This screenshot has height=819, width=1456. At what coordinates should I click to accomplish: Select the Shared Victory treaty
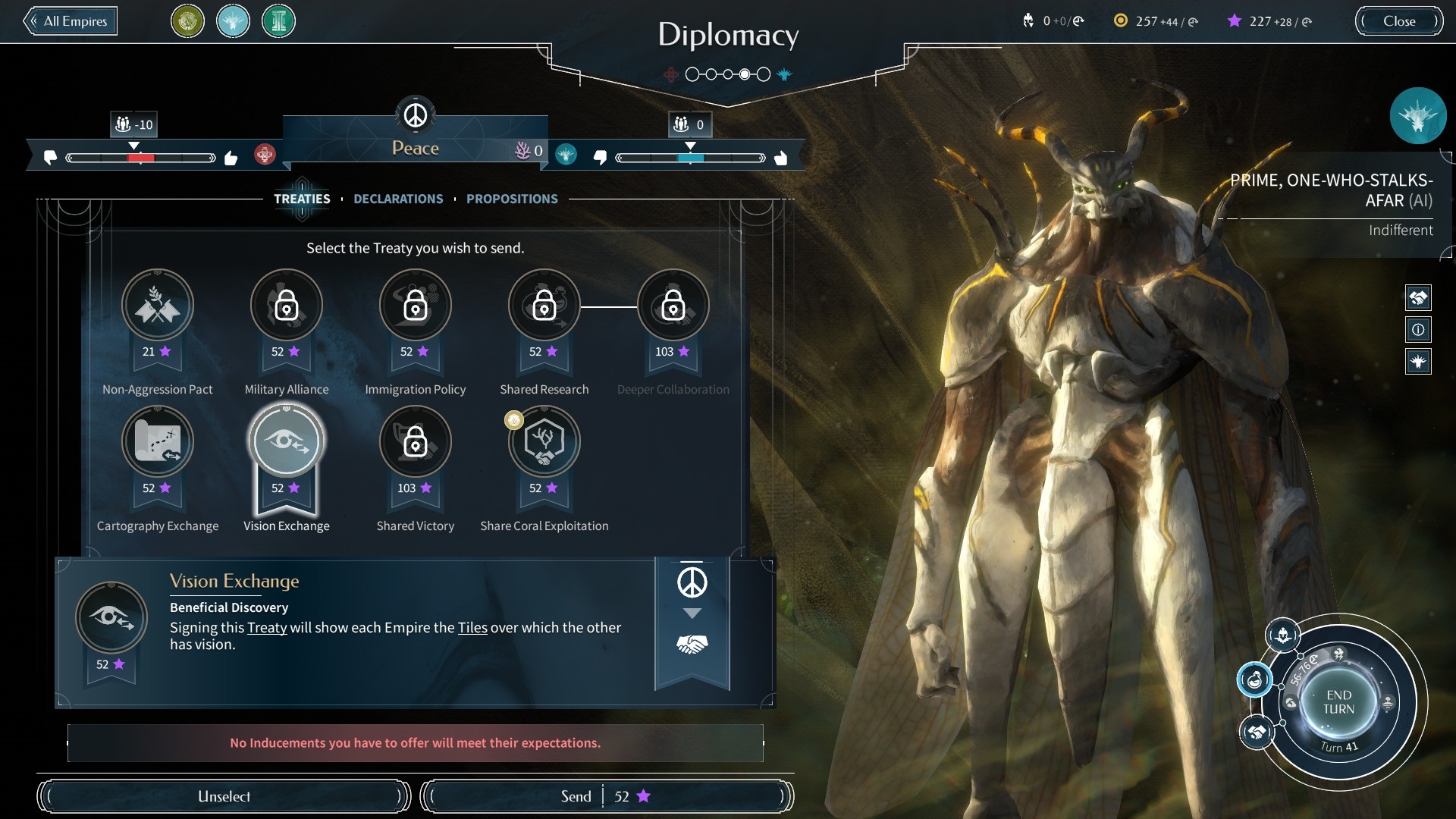tap(416, 442)
